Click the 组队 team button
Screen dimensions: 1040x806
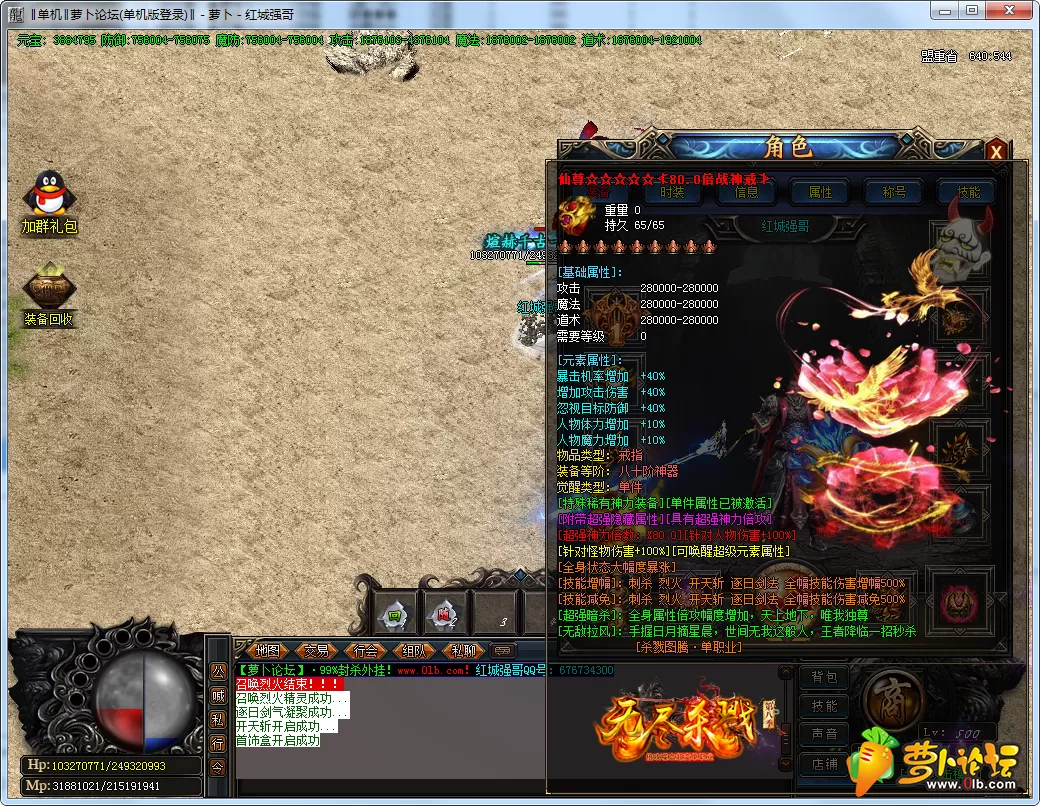coord(415,650)
